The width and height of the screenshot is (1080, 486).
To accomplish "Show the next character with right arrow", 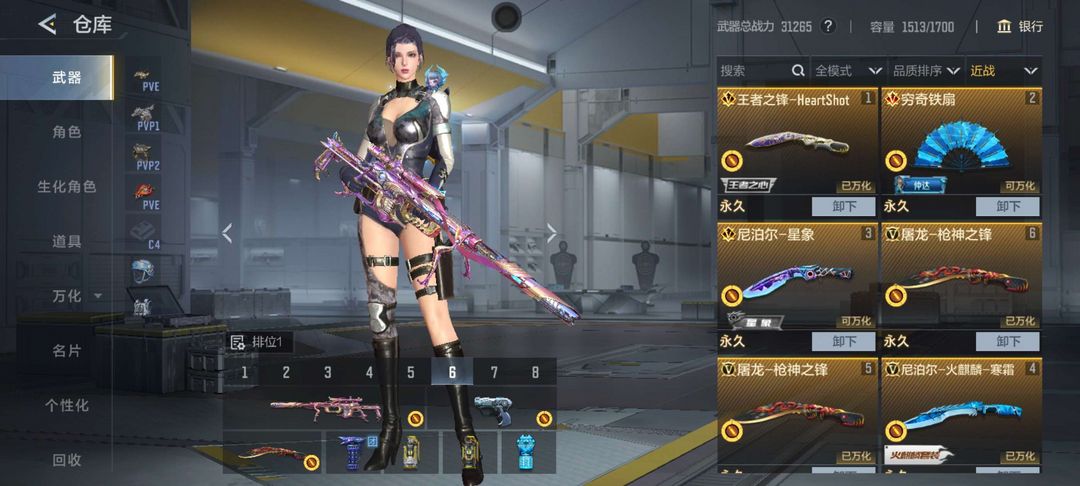I will click(552, 233).
